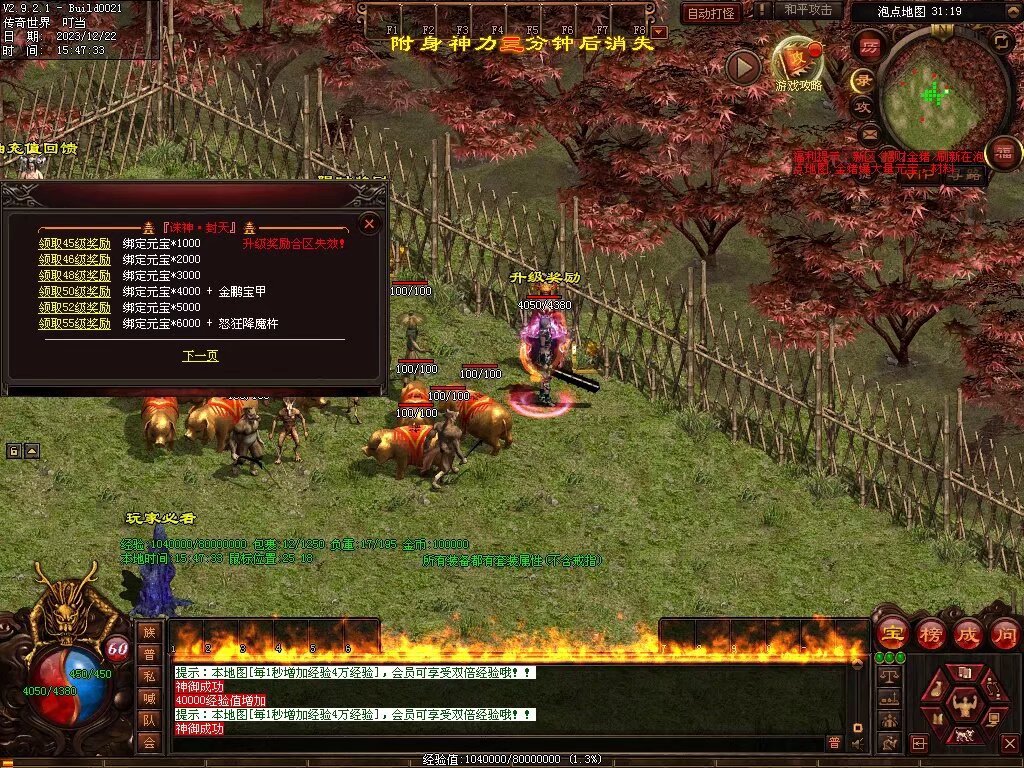This screenshot has height=768, width=1024.
Task: Switch the 和平攻击 attack mode
Action: point(808,10)
